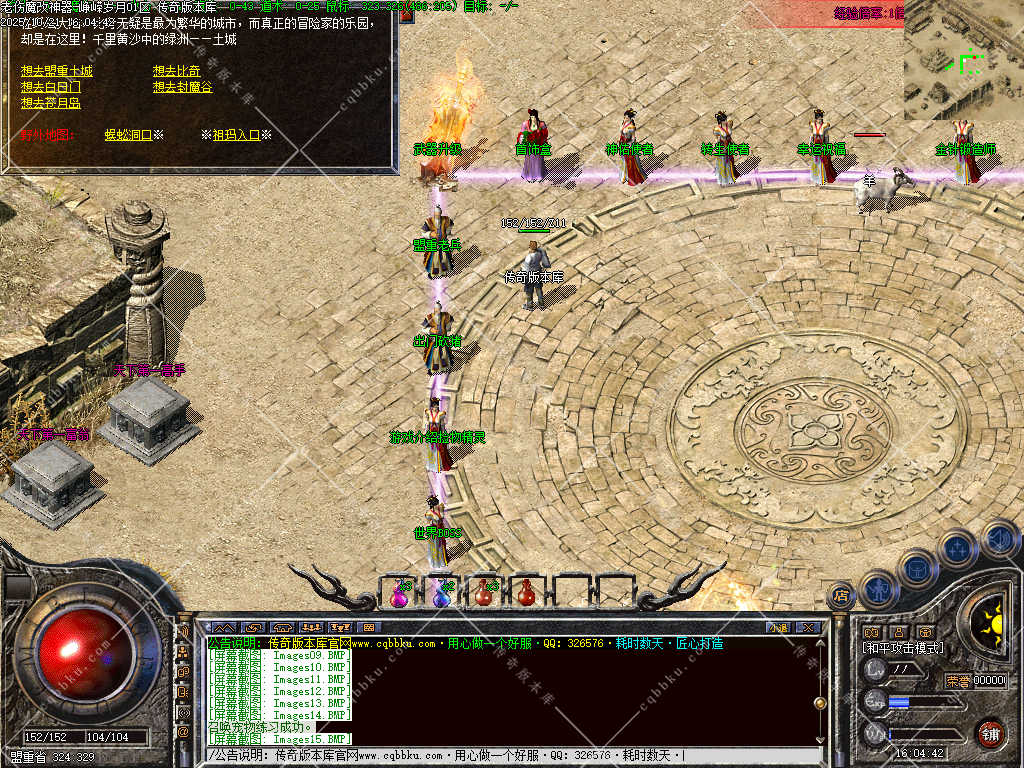Open the character figure panel button
Image resolution: width=1024 pixels, height=768 pixels.
click(x=878, y=587)
